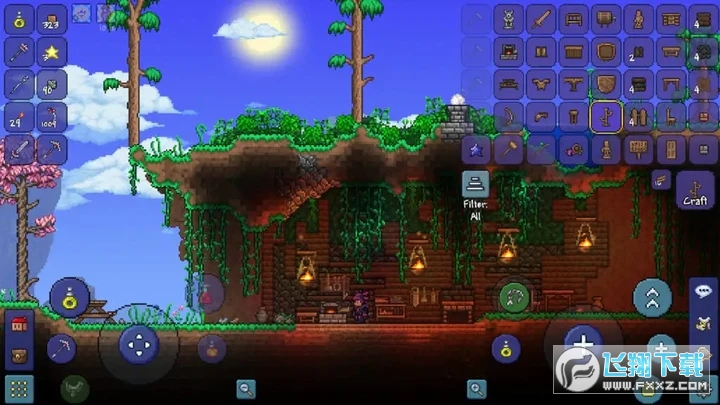Choose the wooden door recipe

668,150
